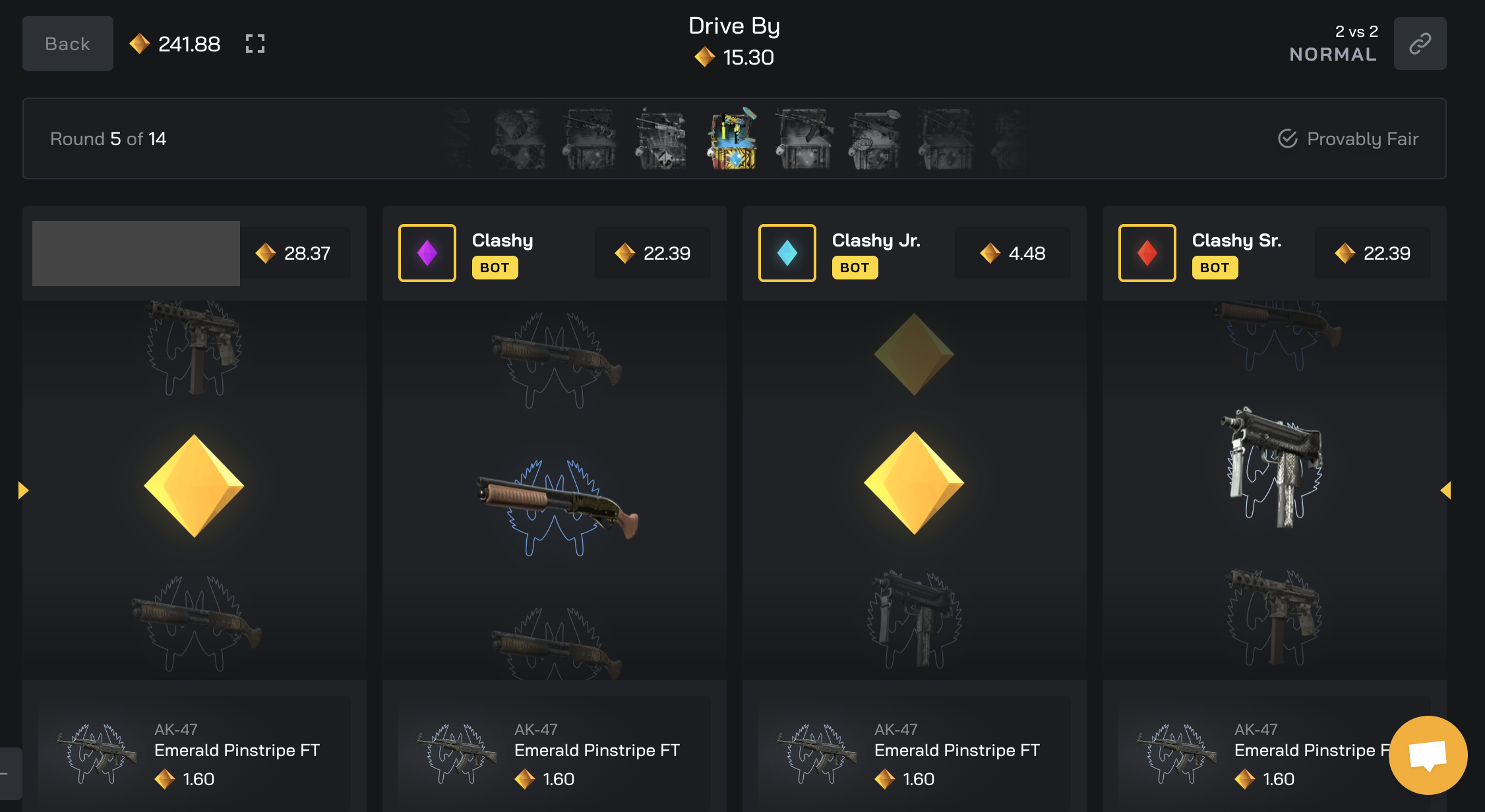View Clashy's AK-47 Emerald Pinstripe drop
The width and height of the screenshot is (1485, 812).
tap(554, 754)
